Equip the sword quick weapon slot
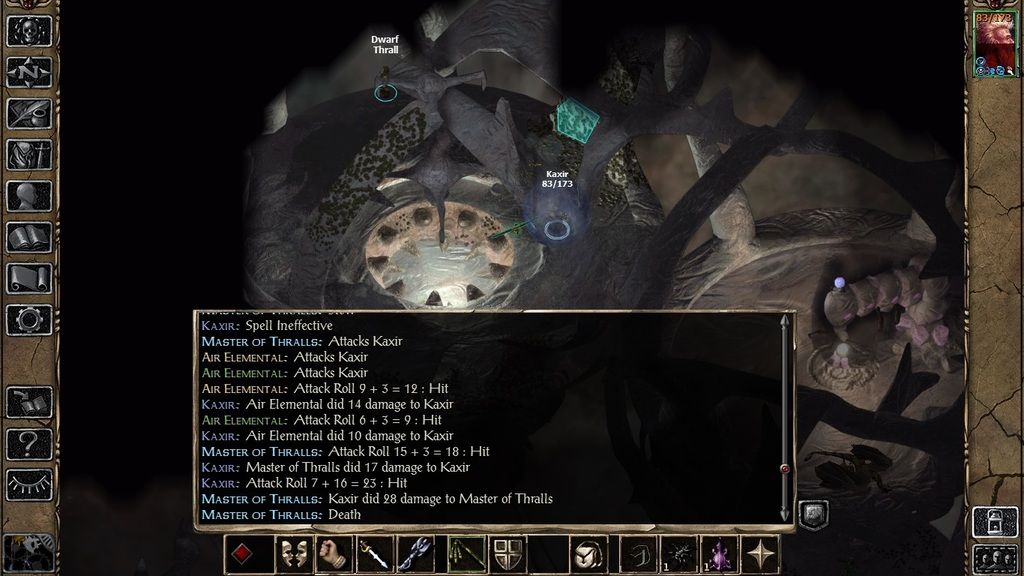 (x=376, y=554)
